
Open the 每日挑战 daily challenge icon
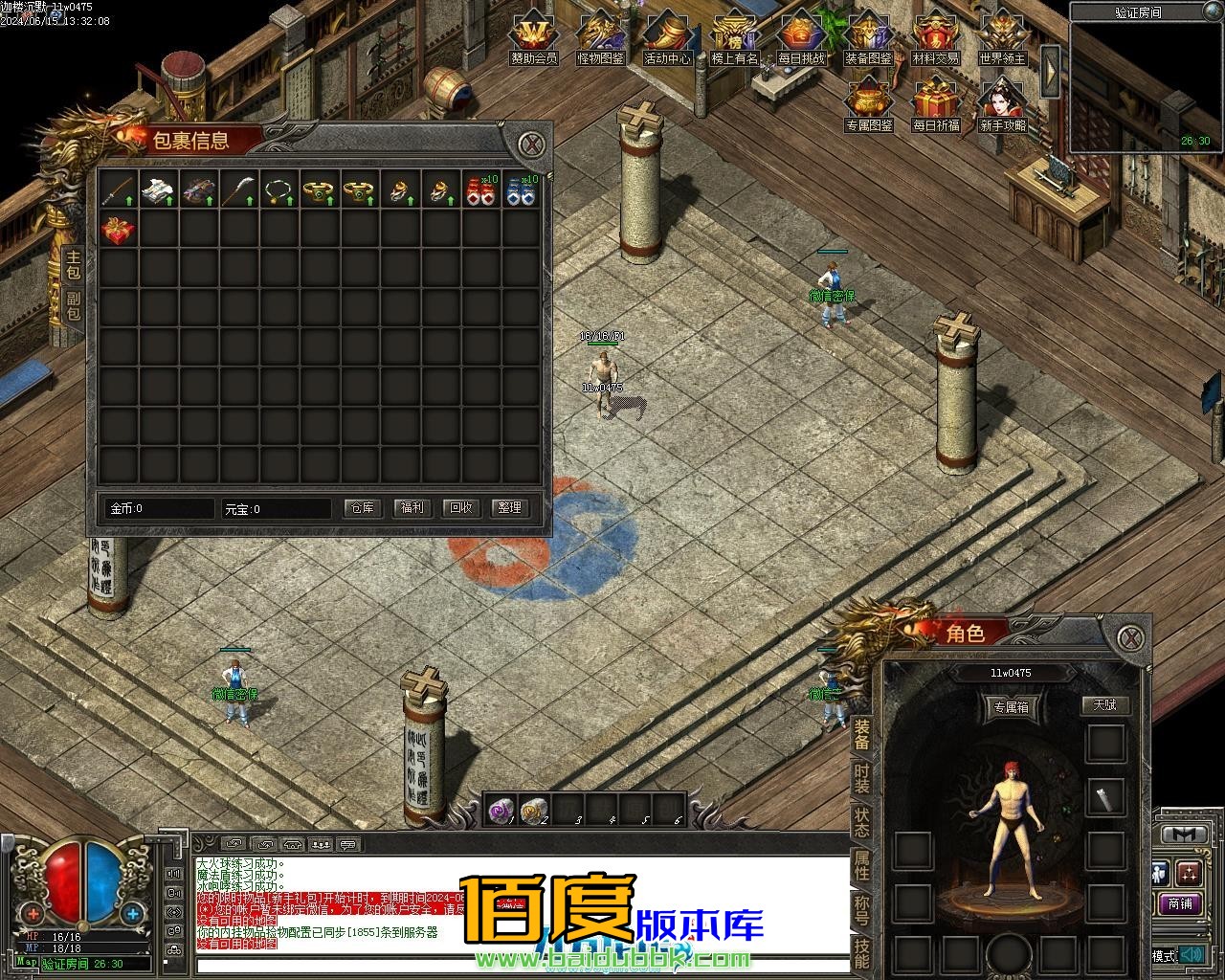click(x=801, y=38)
